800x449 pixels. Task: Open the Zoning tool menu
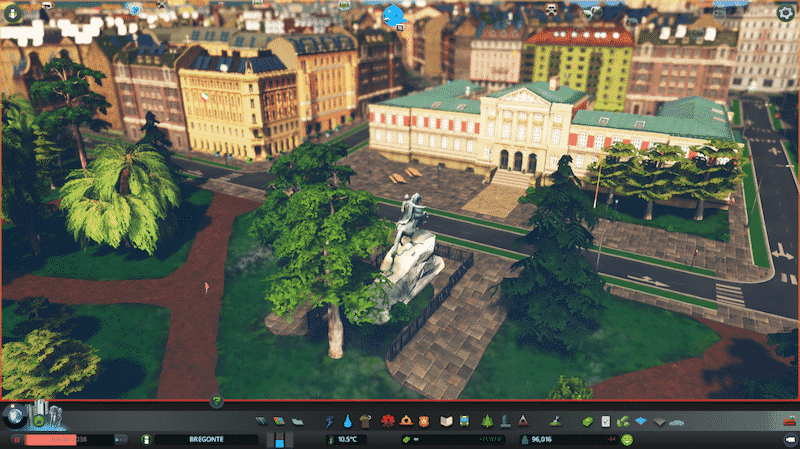[x=277, y=421]
